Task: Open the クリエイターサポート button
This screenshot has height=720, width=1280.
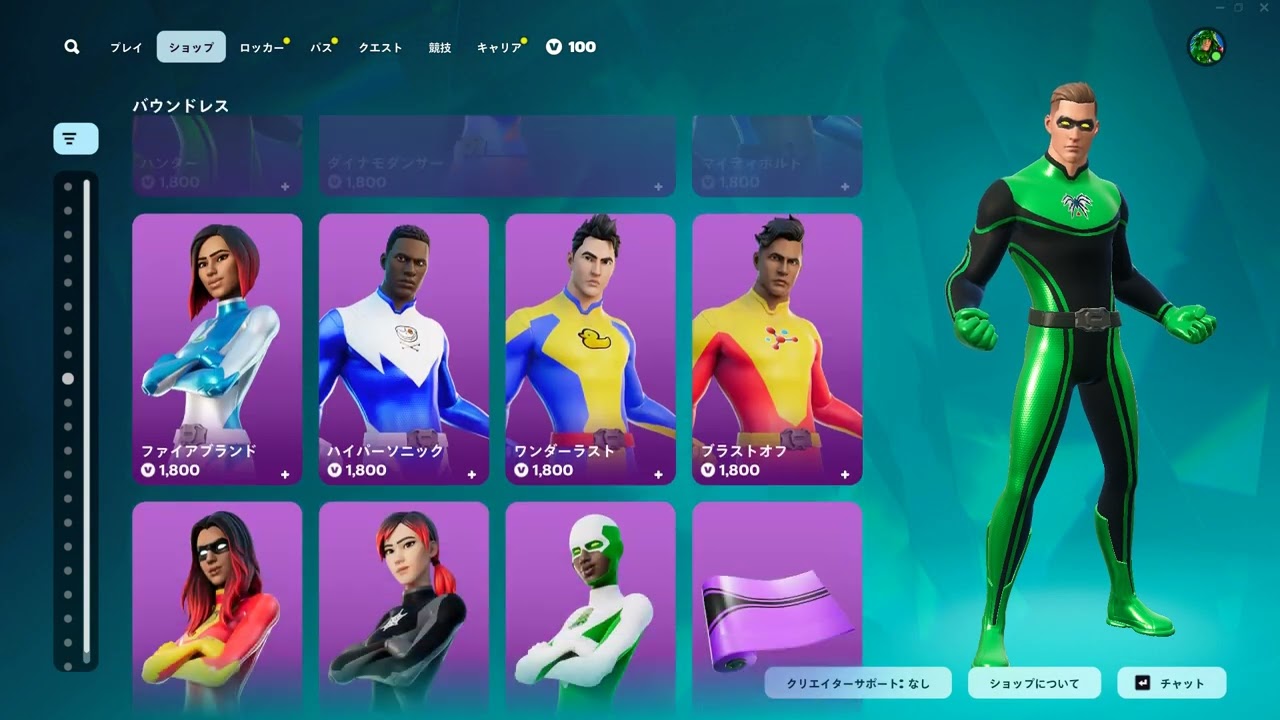Action: coord(858,683)
